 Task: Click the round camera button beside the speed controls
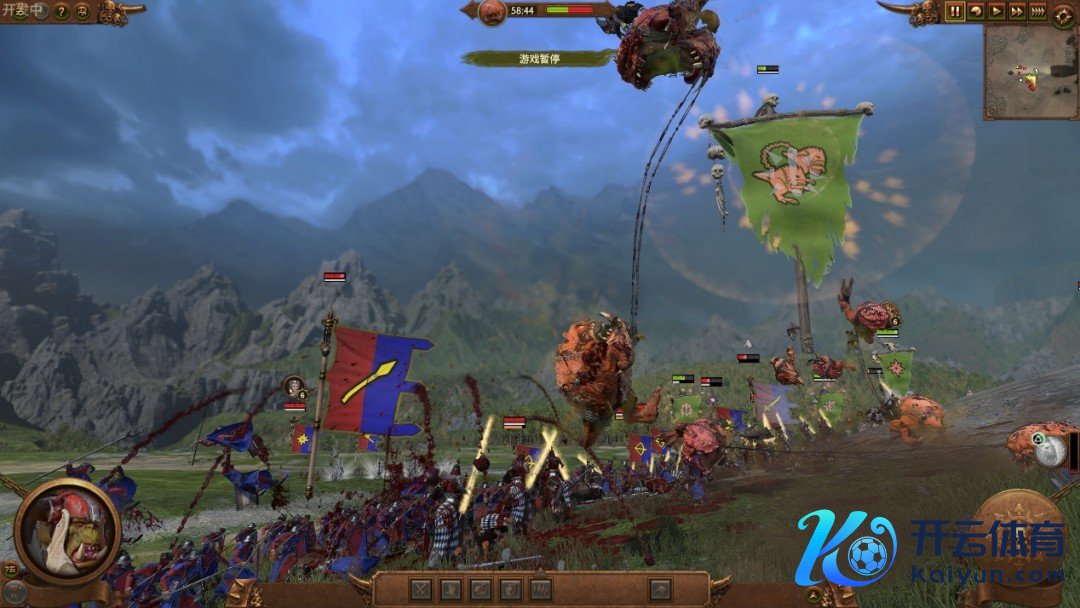(1063, 14)
